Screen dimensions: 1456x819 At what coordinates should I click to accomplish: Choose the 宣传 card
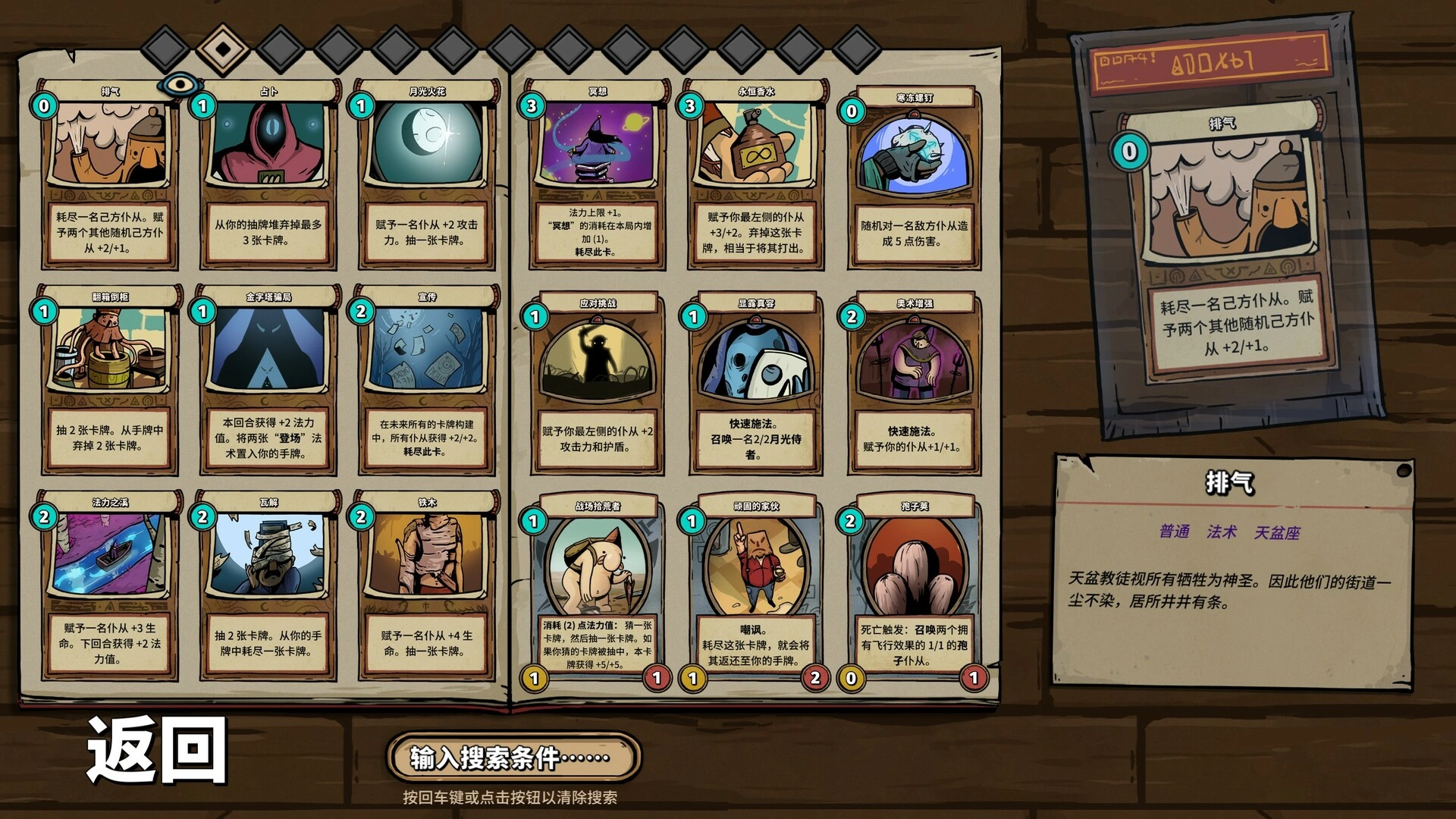click(426, 379)
